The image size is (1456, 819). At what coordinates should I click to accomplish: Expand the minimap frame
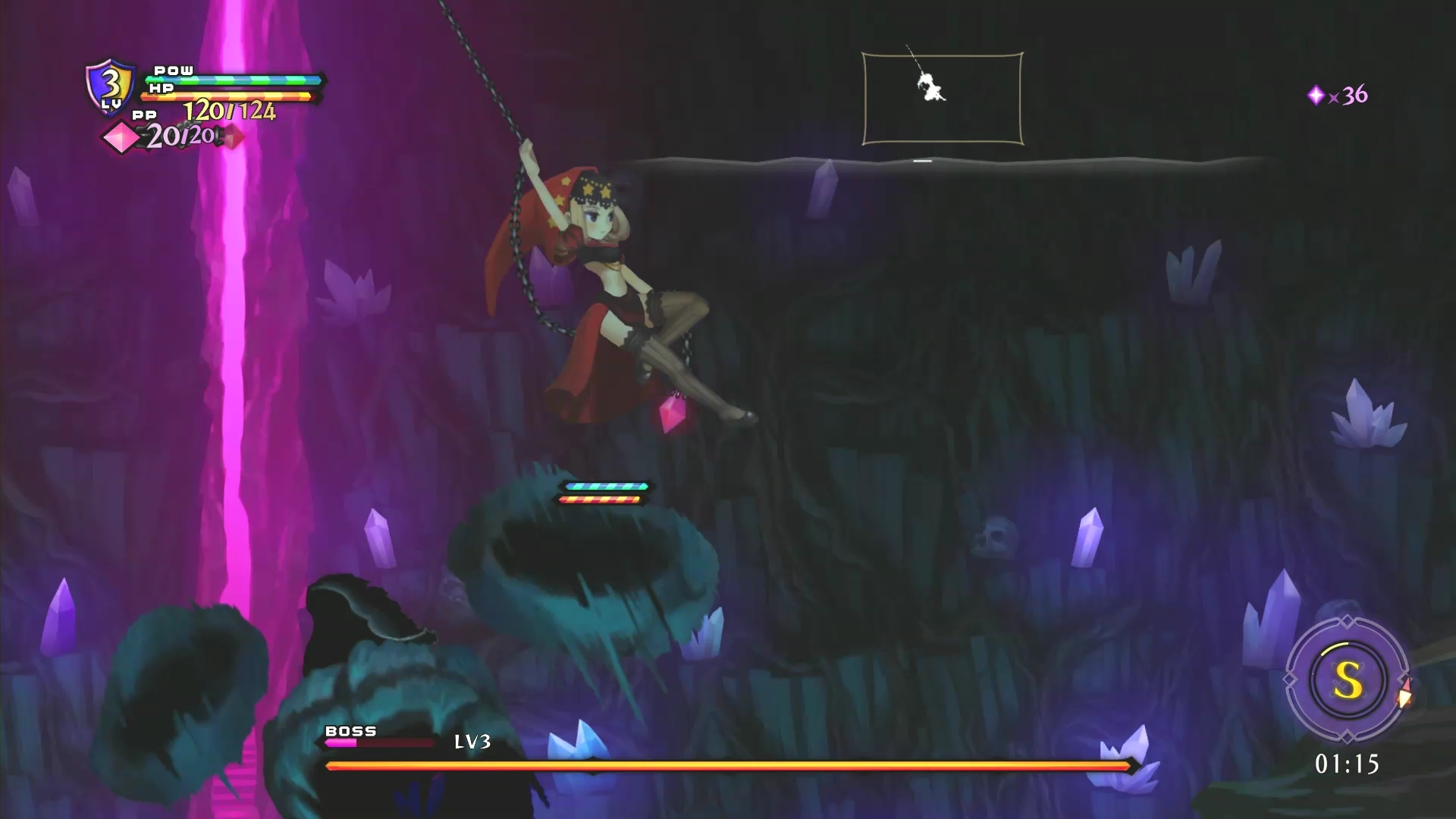(943, 97)
